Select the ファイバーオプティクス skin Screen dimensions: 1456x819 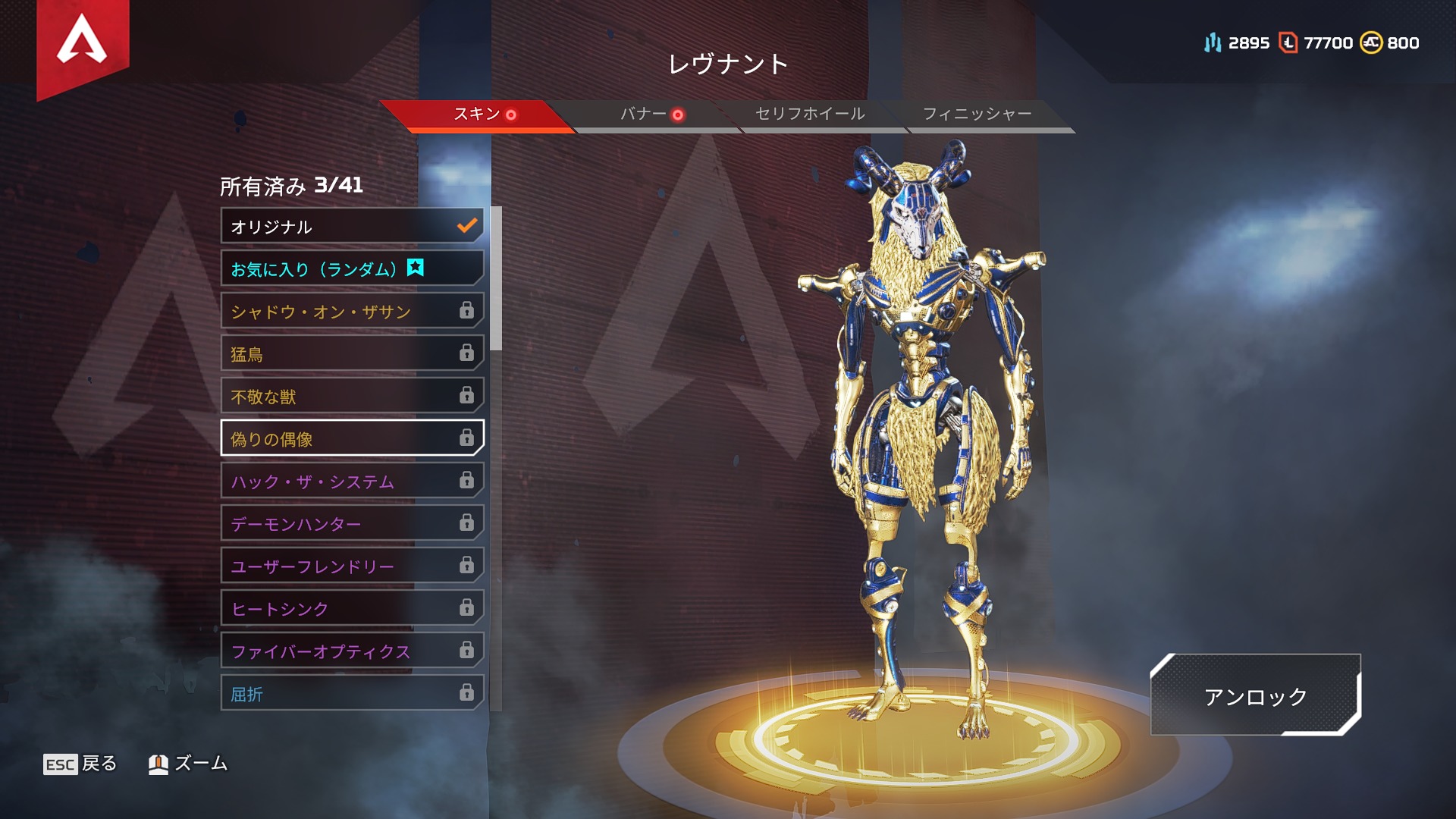click(352, 651)
